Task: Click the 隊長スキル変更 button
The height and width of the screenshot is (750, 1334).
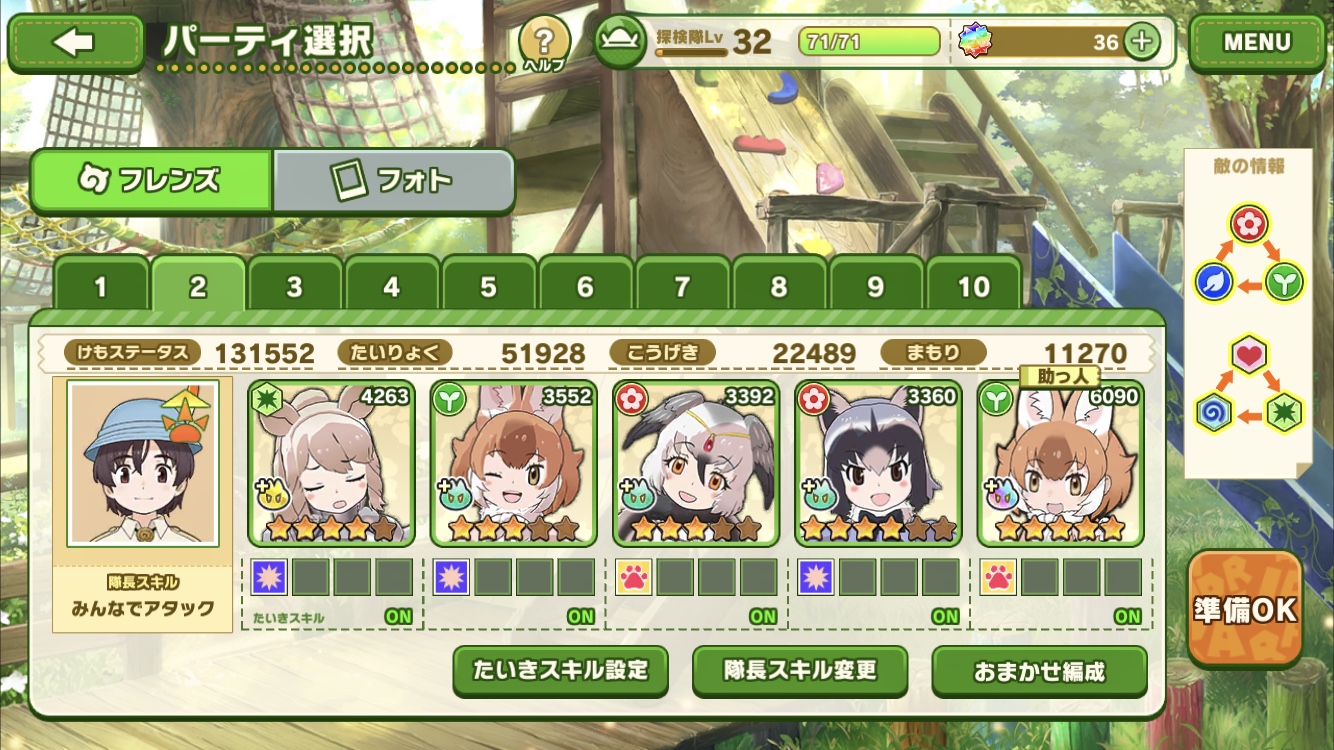Action: pos(800,670)
